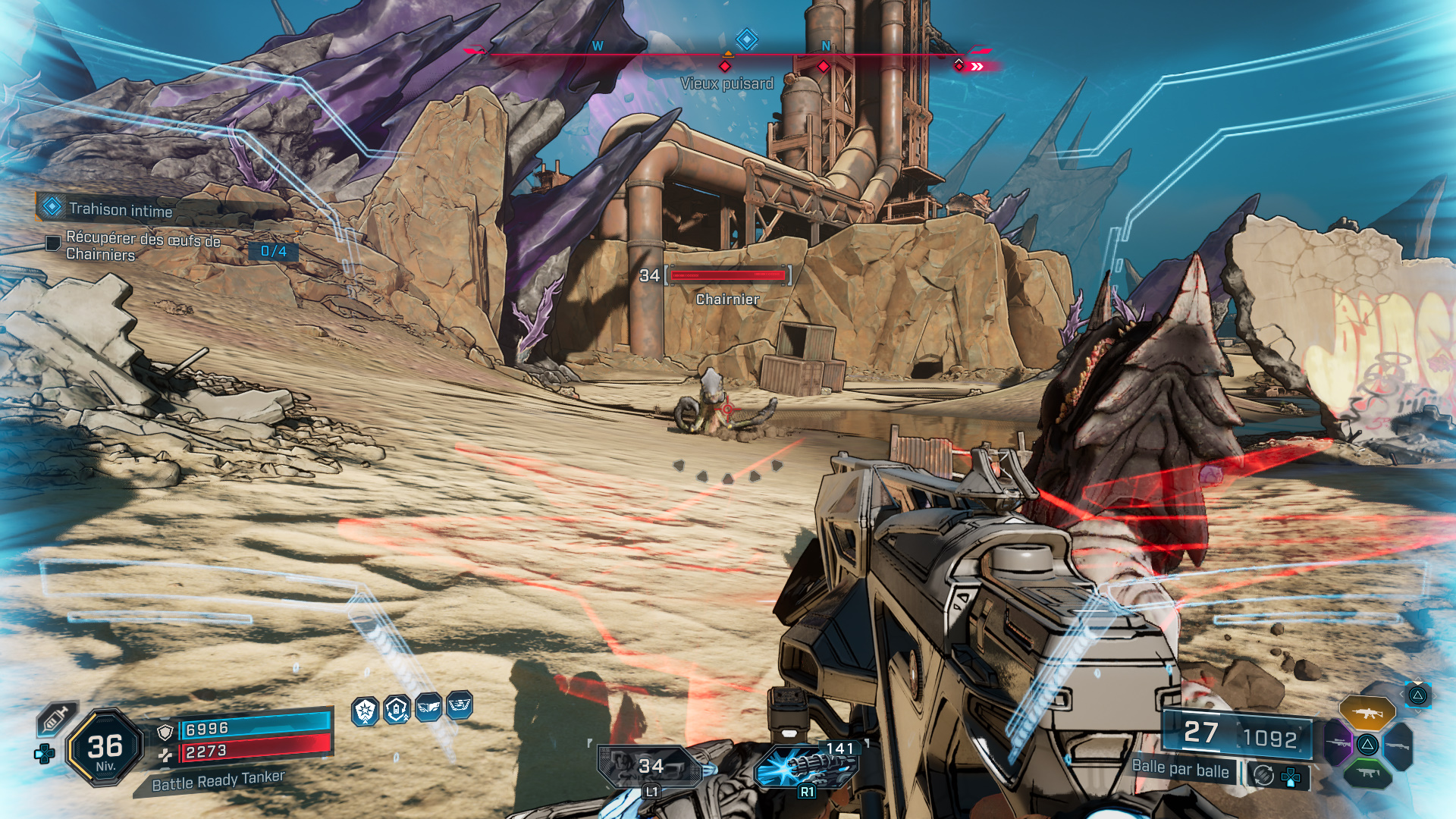Switch to the purple sniper rifle slot
This screenshot has width=1456, height=819.
point(1338,743)
